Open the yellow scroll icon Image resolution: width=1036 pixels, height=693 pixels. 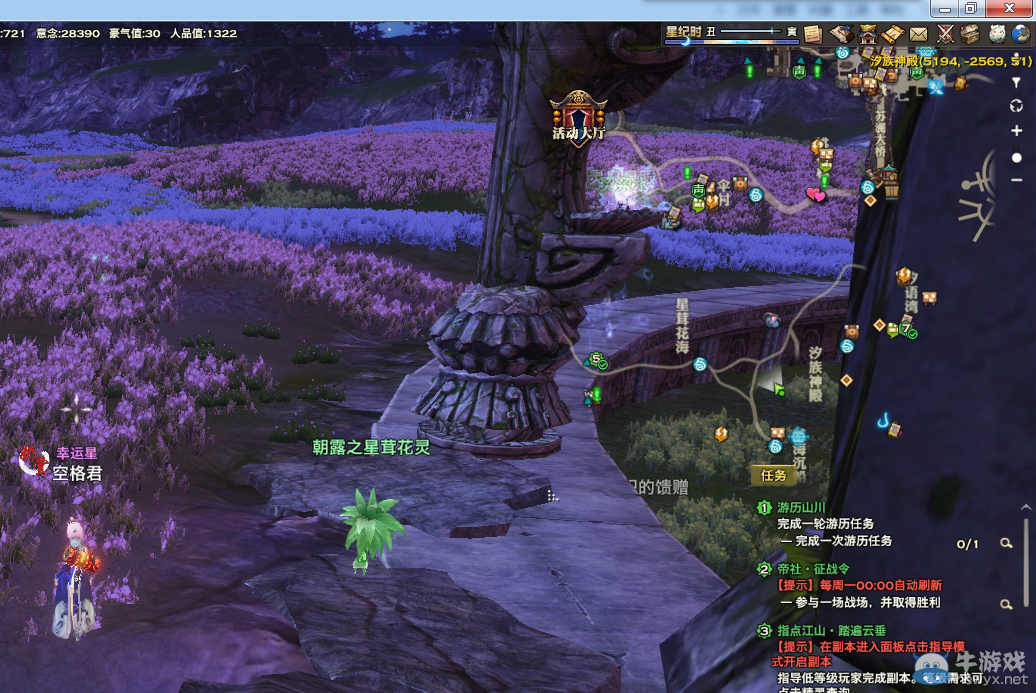(x=893, y=34)
